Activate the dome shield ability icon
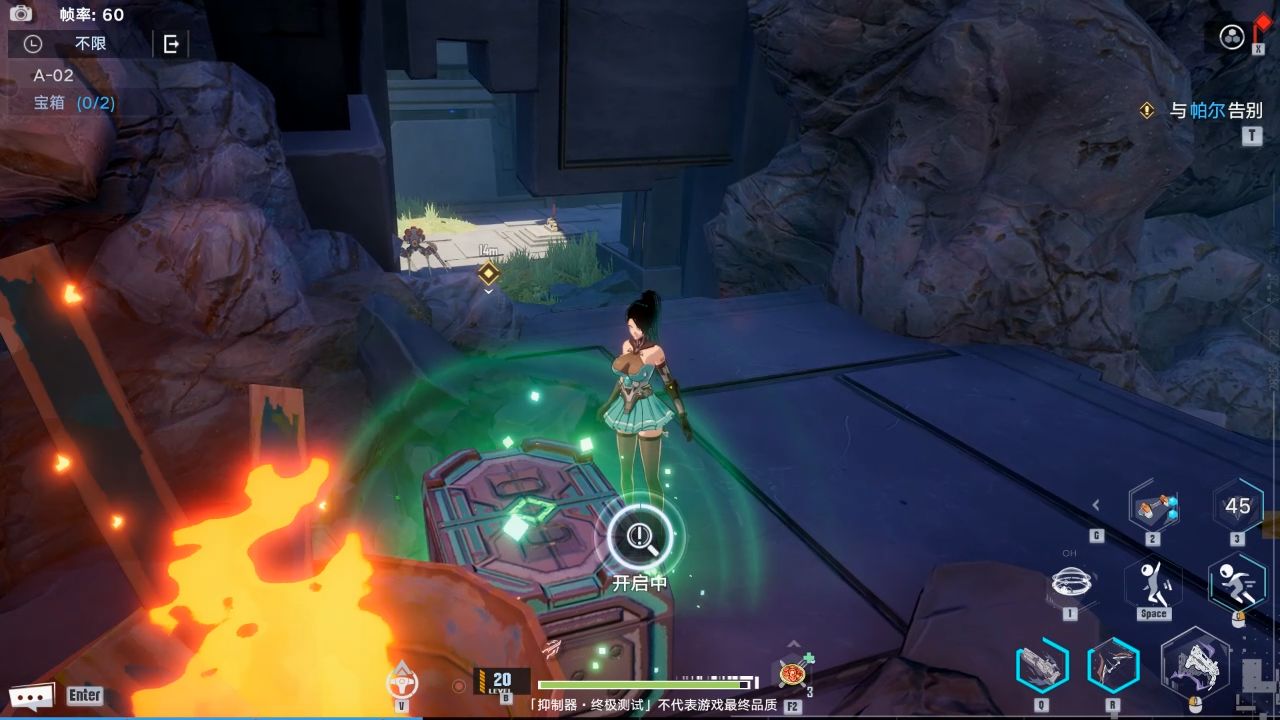The width and height of the screenshot is (1280, 720). point(1070,582)
